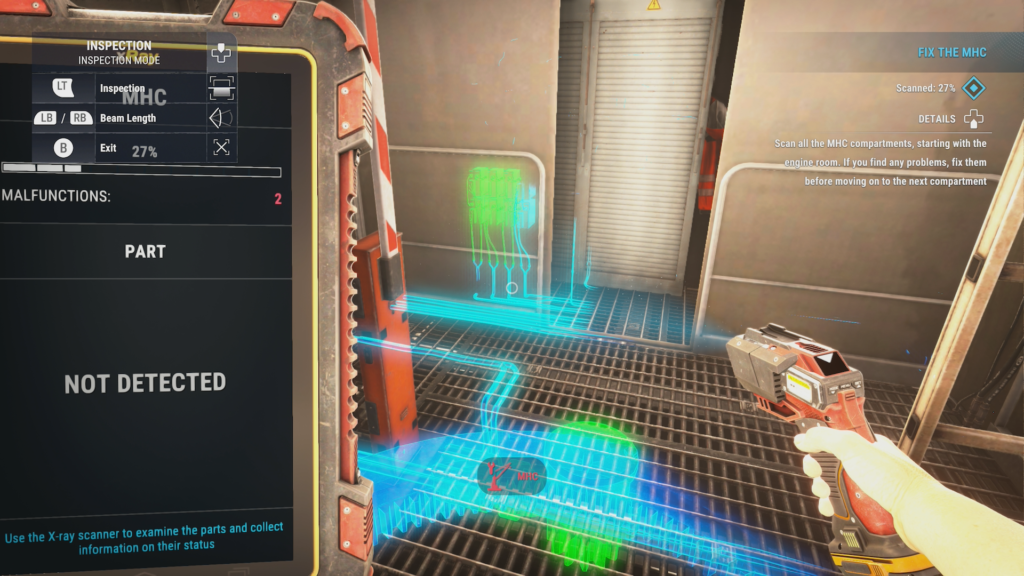Screen dimensions: 1024x576
Task: Open the DETAILS of the objective
Action: [x=973, y=119]
